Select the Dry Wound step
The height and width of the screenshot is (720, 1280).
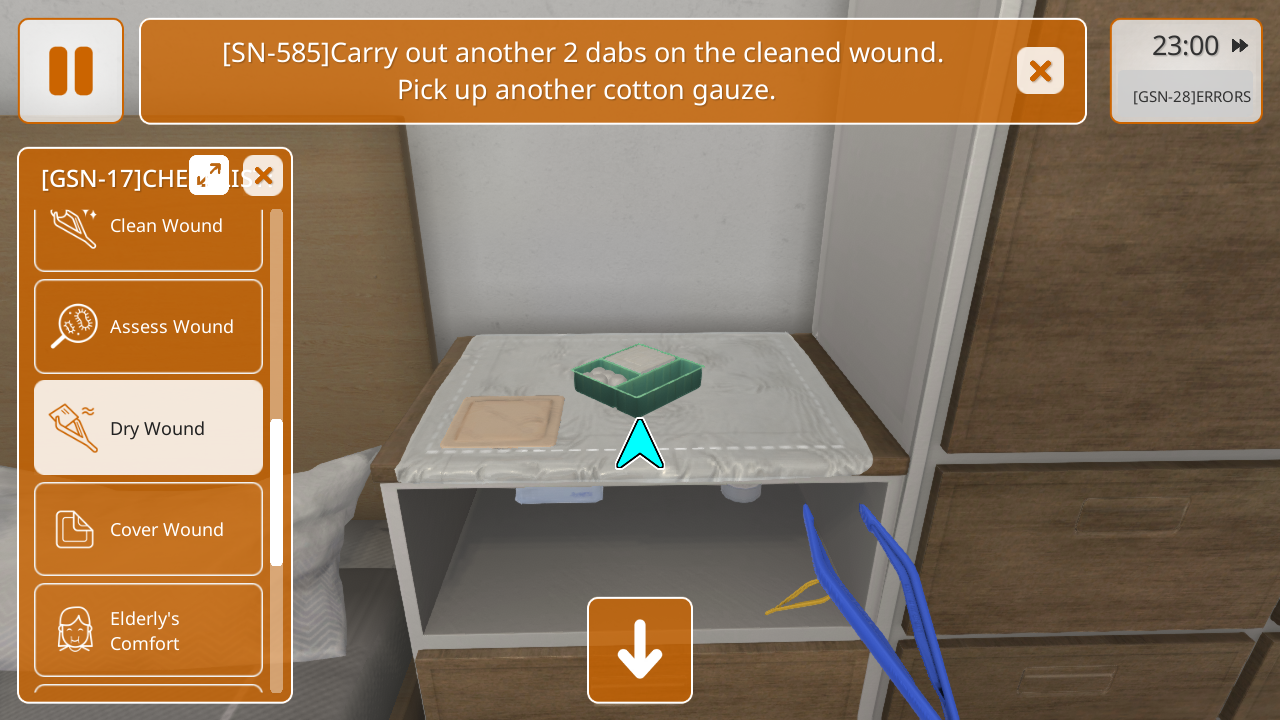pos(148,428)
